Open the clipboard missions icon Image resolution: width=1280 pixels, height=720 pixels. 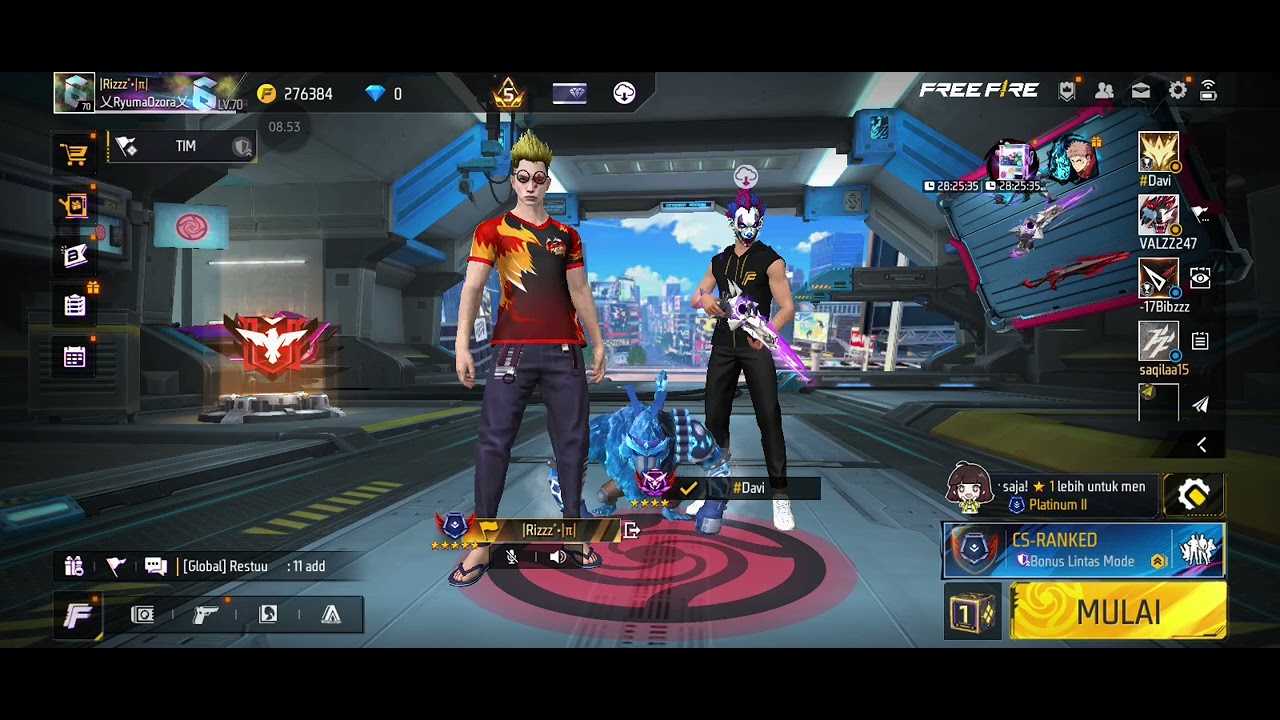coord(75,306)
